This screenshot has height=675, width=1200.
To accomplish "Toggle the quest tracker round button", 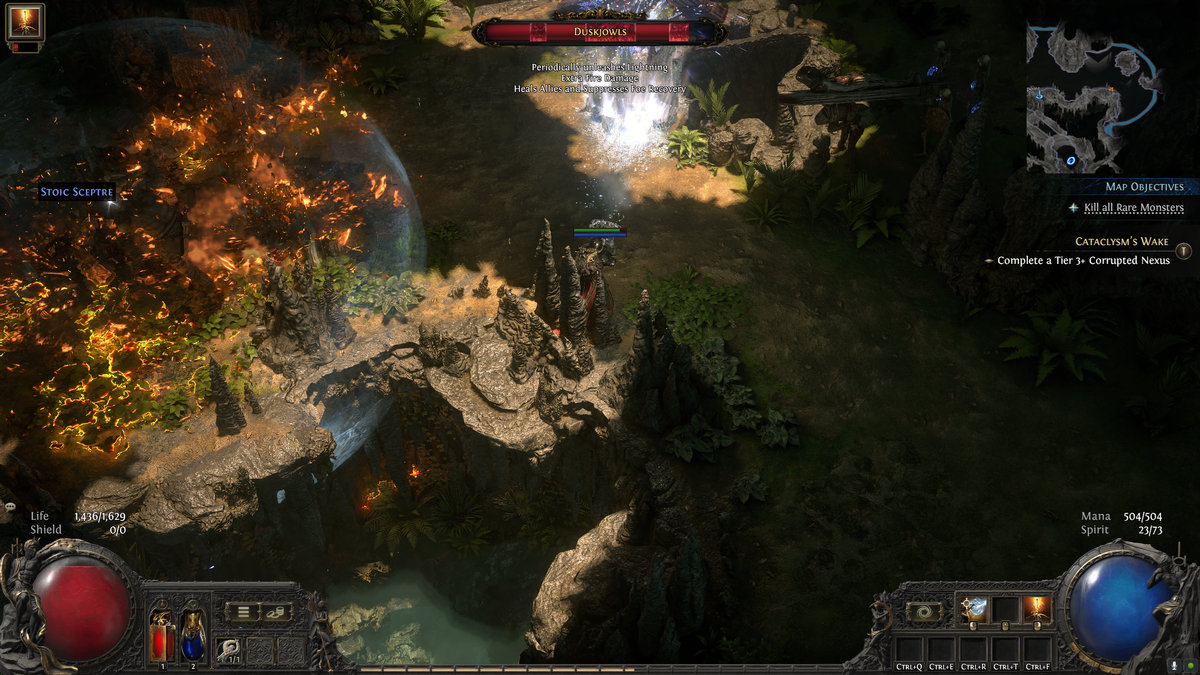I will [1183, 251].
